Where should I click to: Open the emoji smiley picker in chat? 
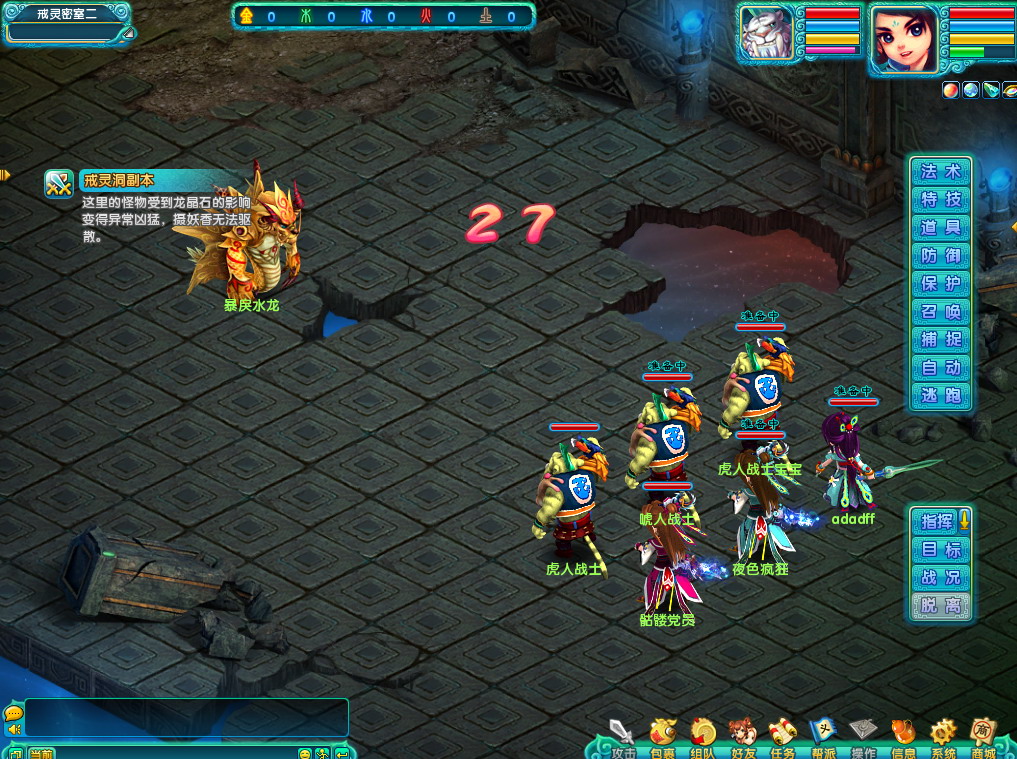pyautogui.click(x=305, y=753)
